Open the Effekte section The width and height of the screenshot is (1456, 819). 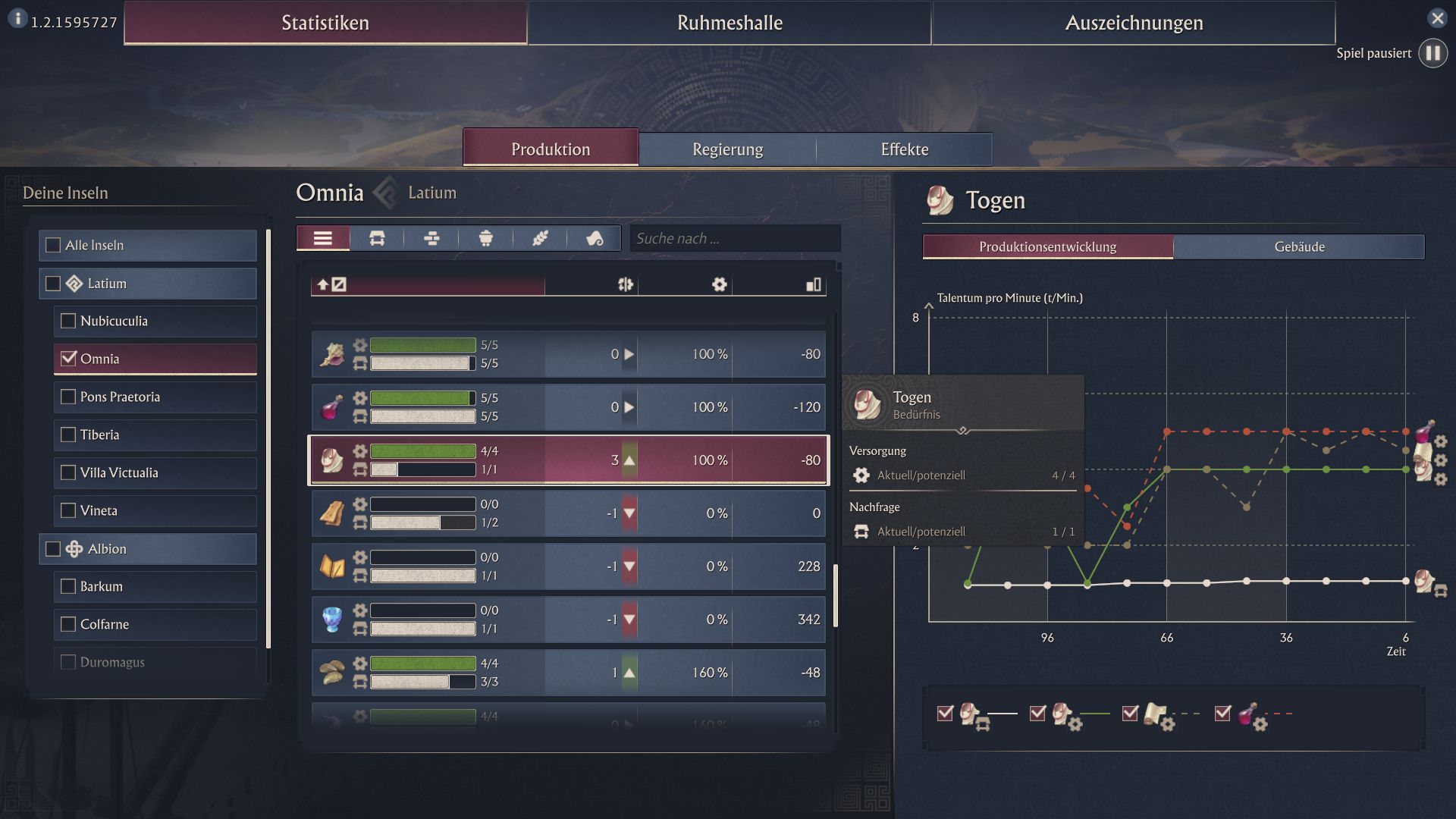(x=904, y=149)
